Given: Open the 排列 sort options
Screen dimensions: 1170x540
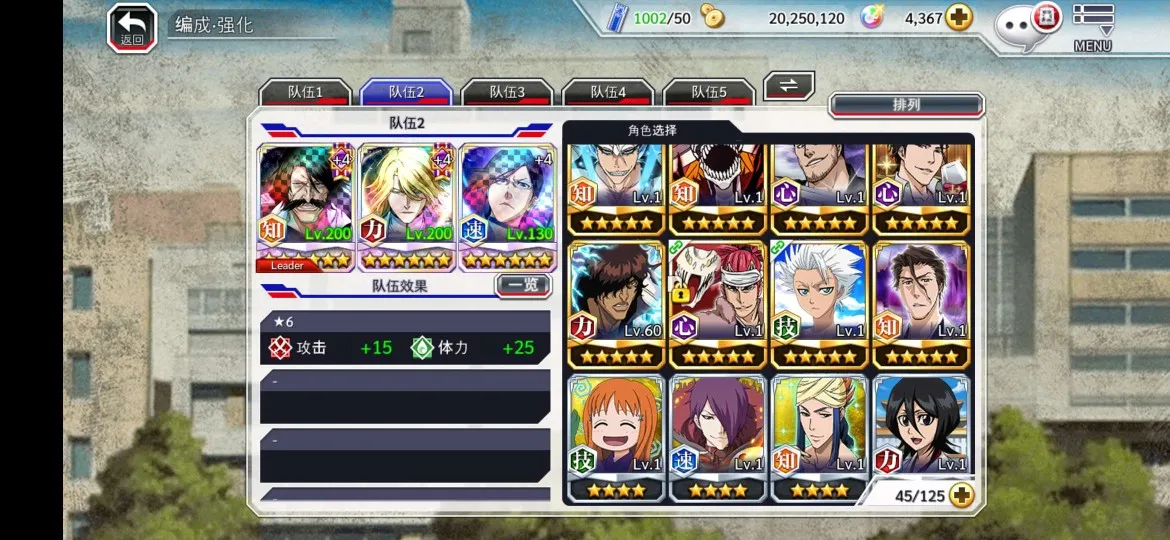Looking at the screenshot, I should tap(906, 105).
